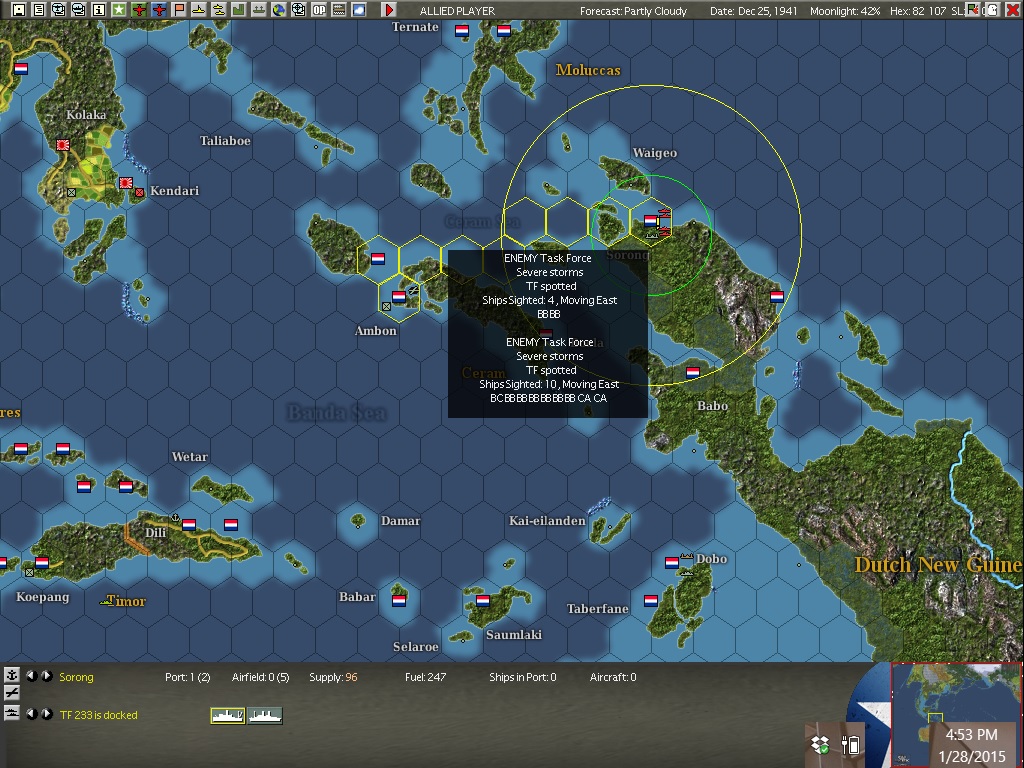1024x768 pixels.
Task: Click the airfield plane icon in bottom panel
Action: [x=12, y=693]
